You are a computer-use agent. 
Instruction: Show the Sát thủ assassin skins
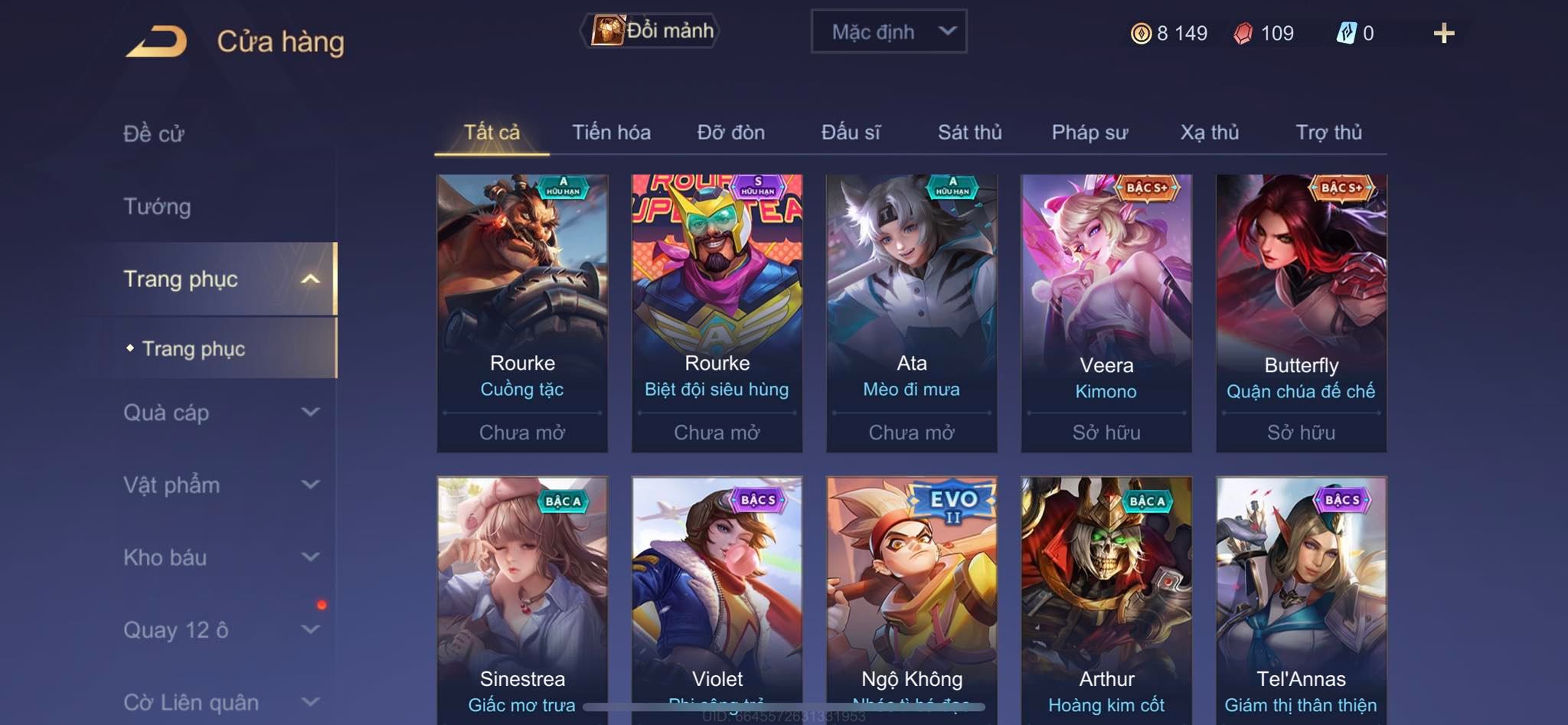coord(969,132)
